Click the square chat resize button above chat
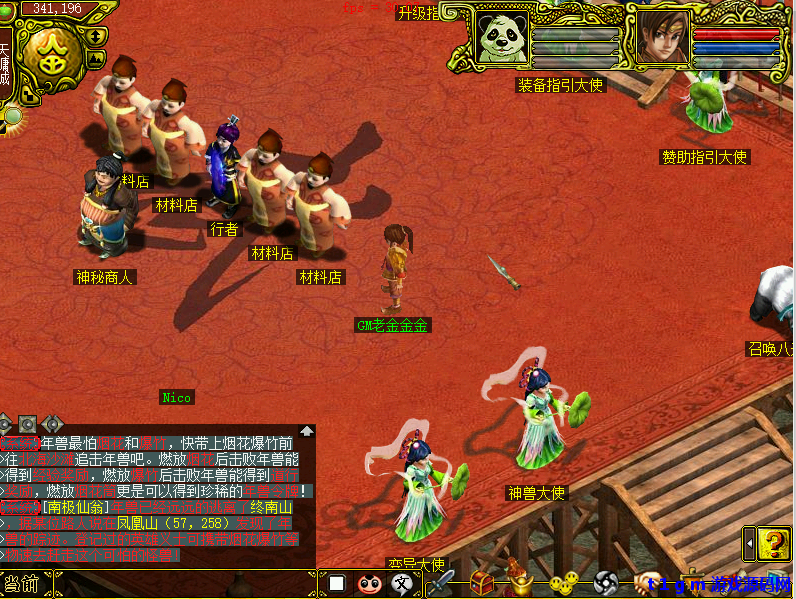This screenshot has height=599, width=796. [x=28, y=424]
